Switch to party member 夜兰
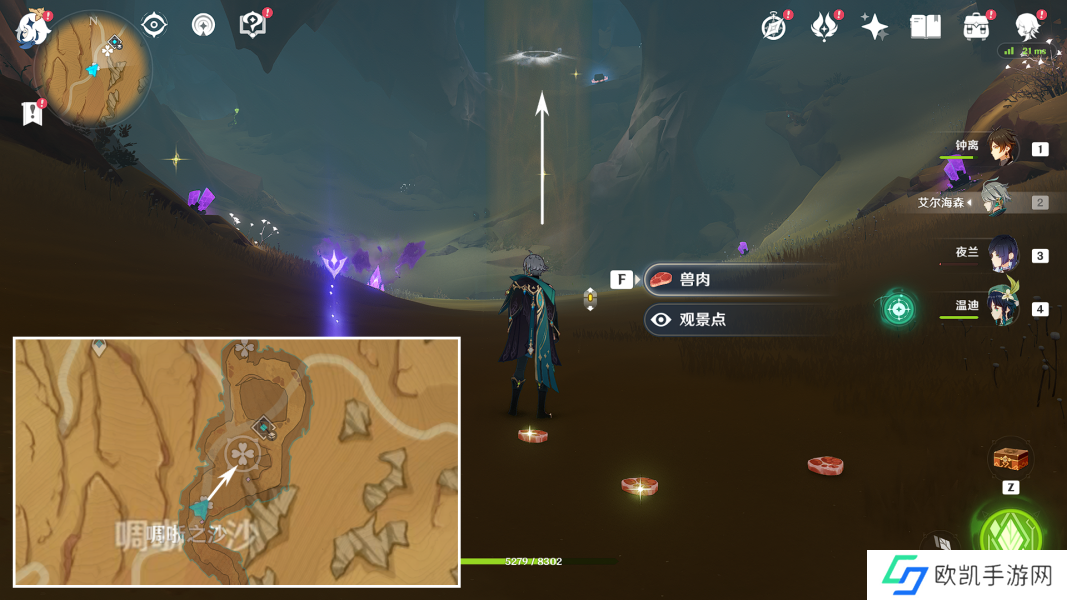 pyautogui.click(x=1001, y=255)
